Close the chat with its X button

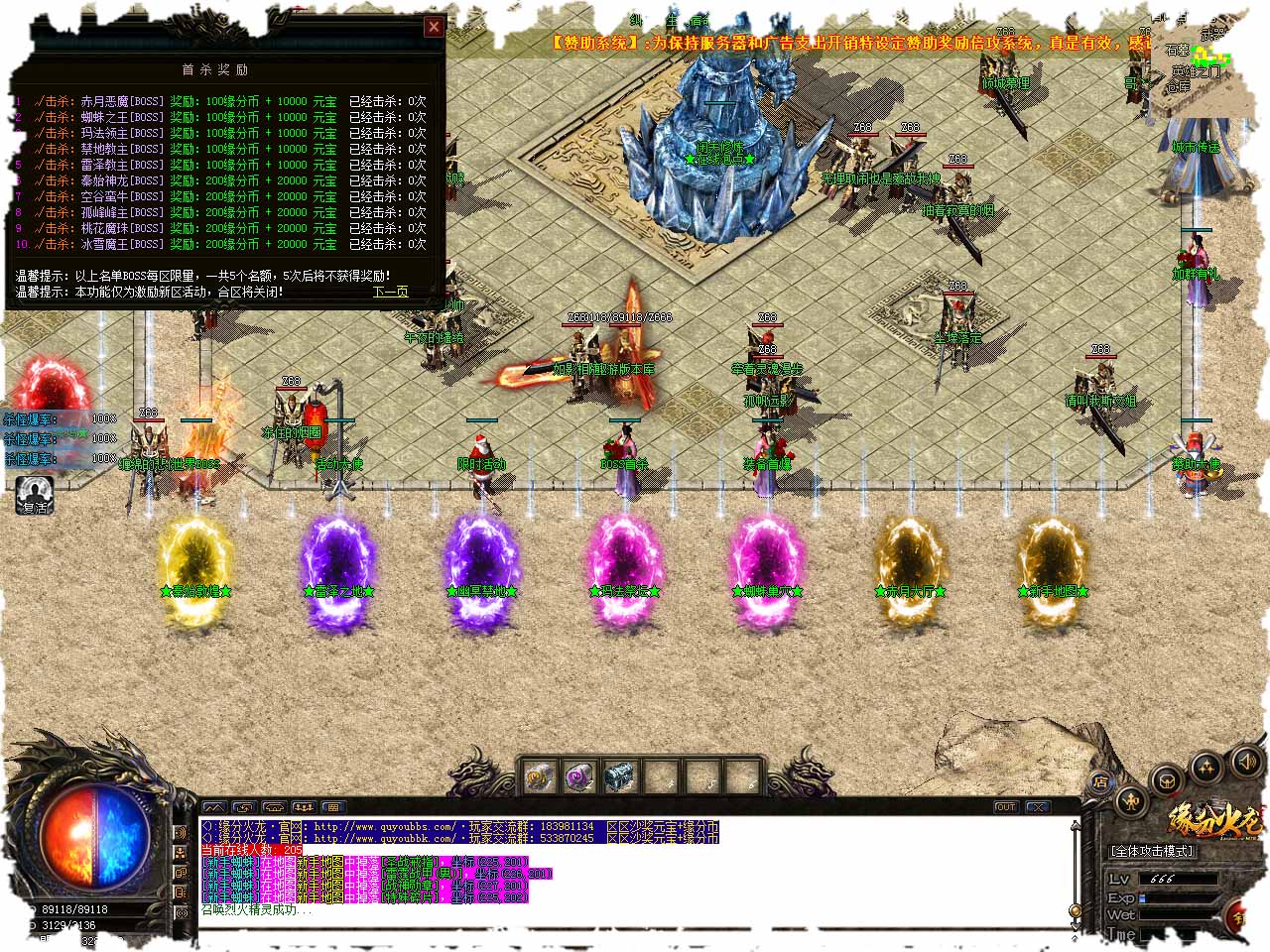(1038, 807)
